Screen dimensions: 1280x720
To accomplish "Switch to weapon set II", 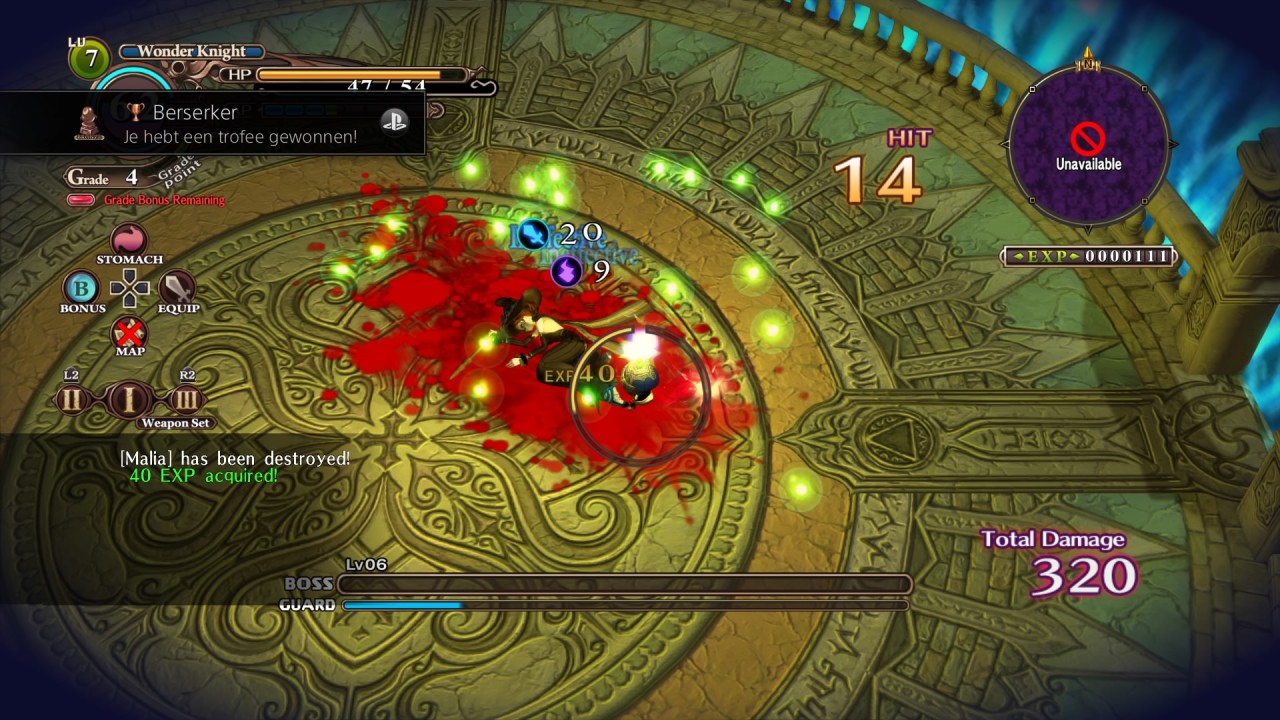I will point(72,400).
